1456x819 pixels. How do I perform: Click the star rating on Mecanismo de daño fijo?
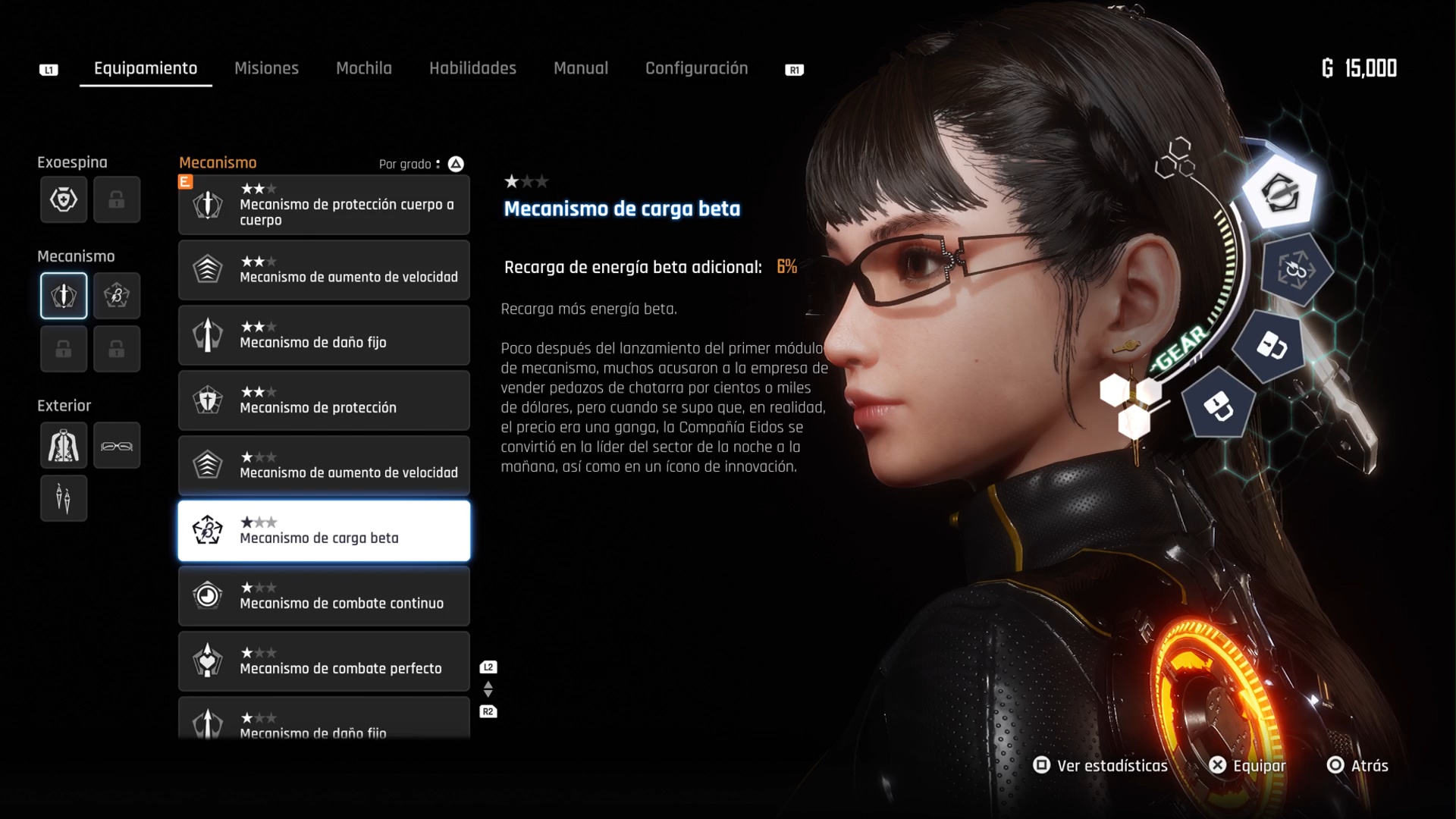coord(259,327)
